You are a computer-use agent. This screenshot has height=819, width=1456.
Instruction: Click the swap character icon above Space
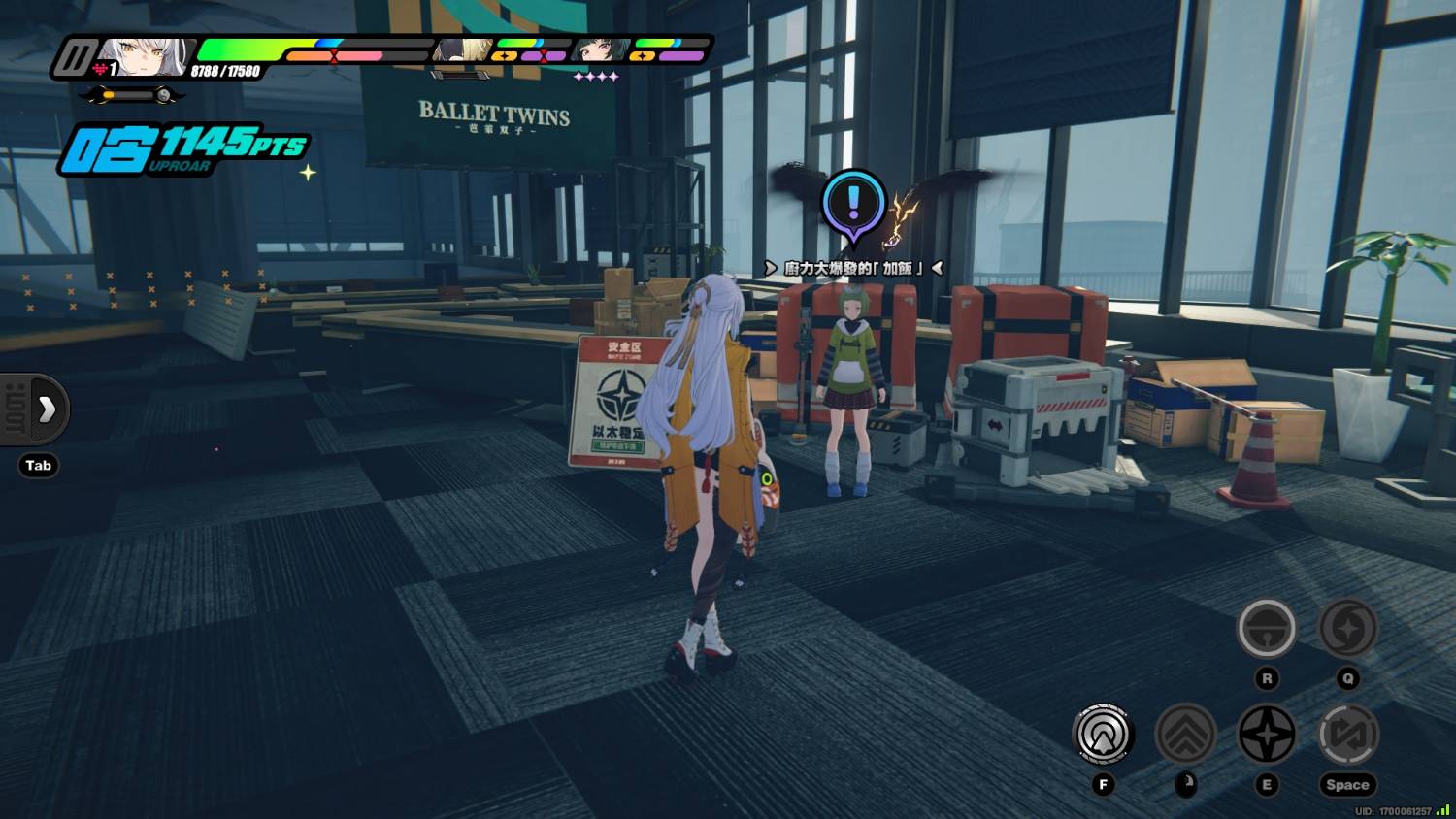pyautogui.click(x=1347, y=734)
